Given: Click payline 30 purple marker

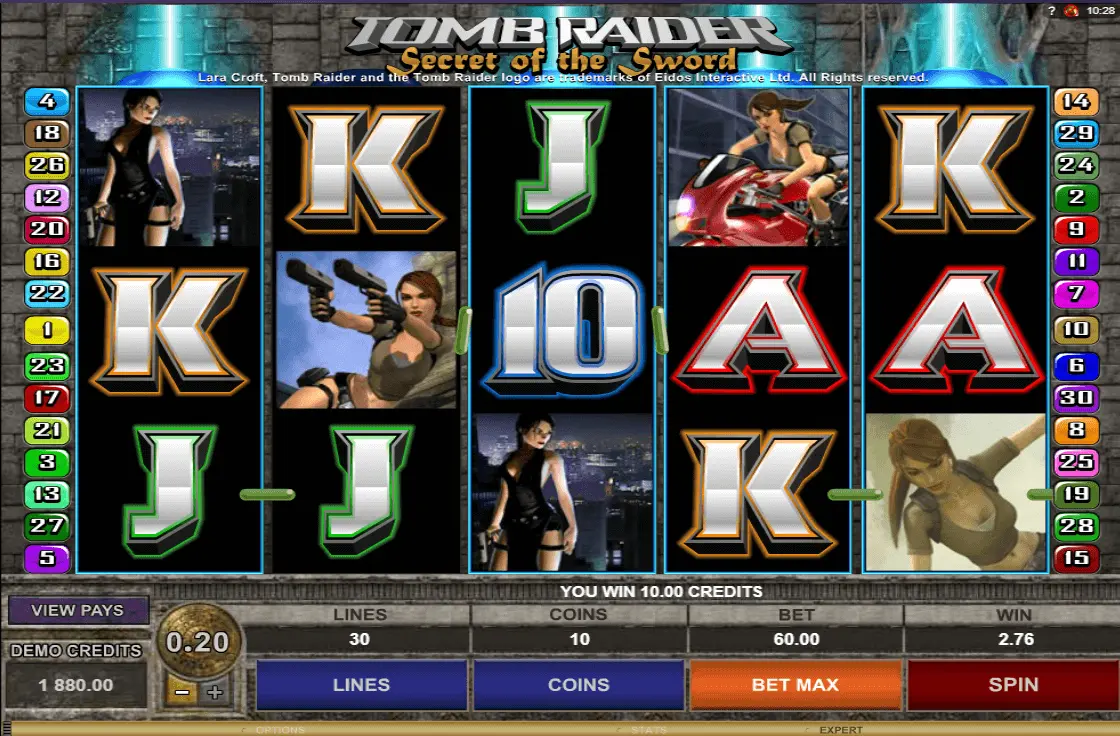Looking at the screenshot, I should pos(1076,398).
